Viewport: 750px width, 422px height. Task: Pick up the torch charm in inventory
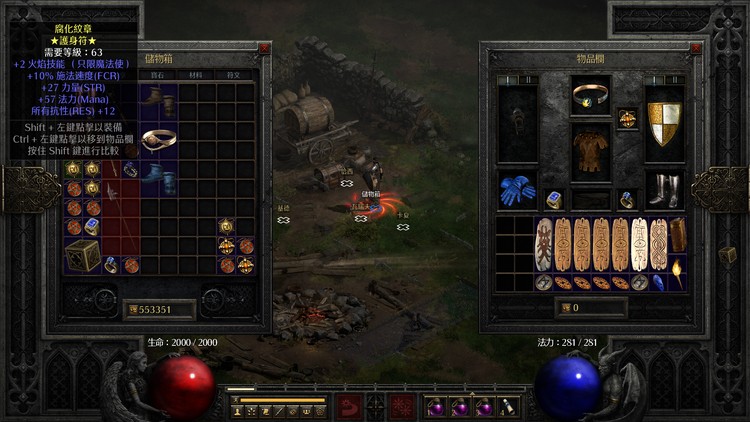pos(678,271)
